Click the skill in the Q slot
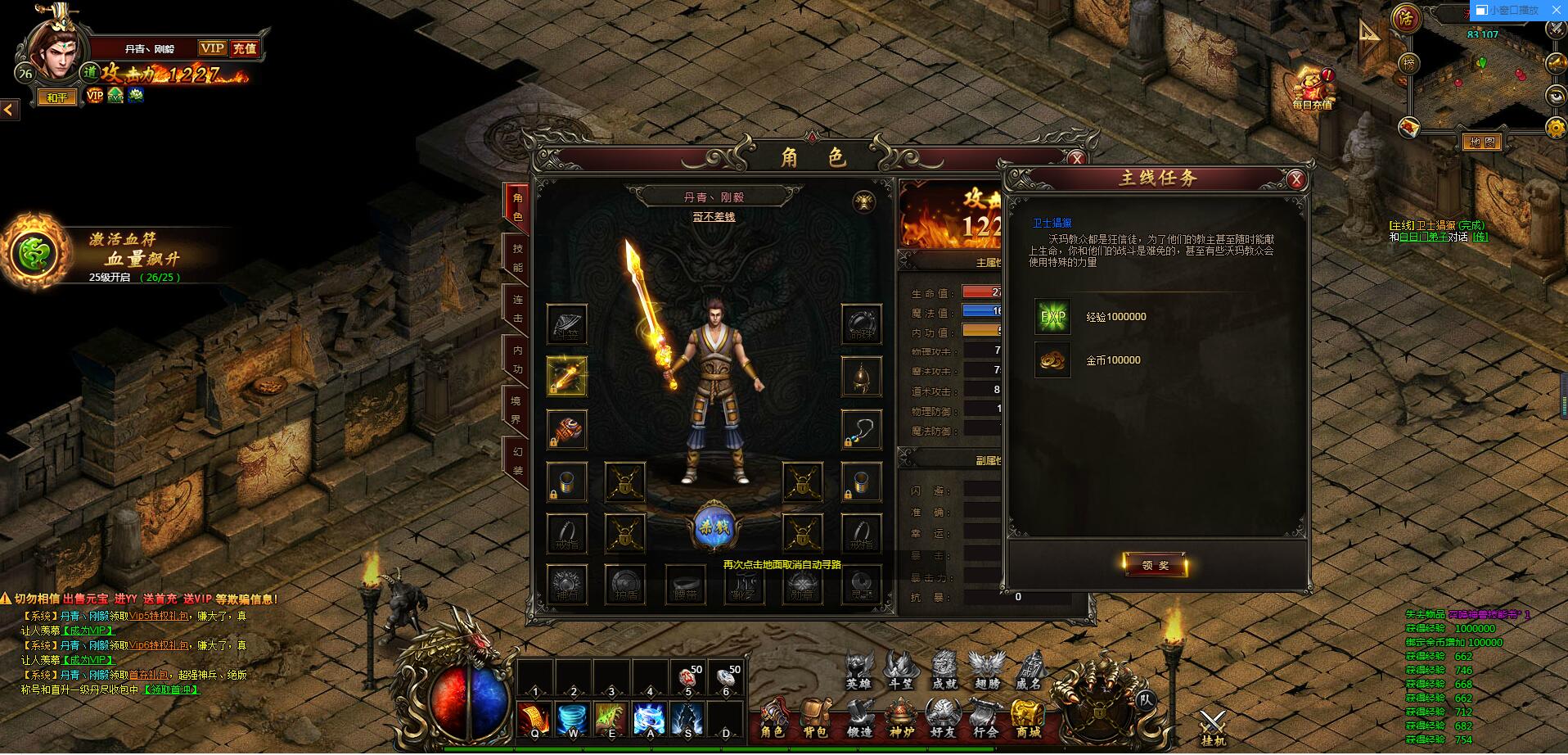Screen dimensions: 1568x755 pyautogui.click(x=534, y=721)
